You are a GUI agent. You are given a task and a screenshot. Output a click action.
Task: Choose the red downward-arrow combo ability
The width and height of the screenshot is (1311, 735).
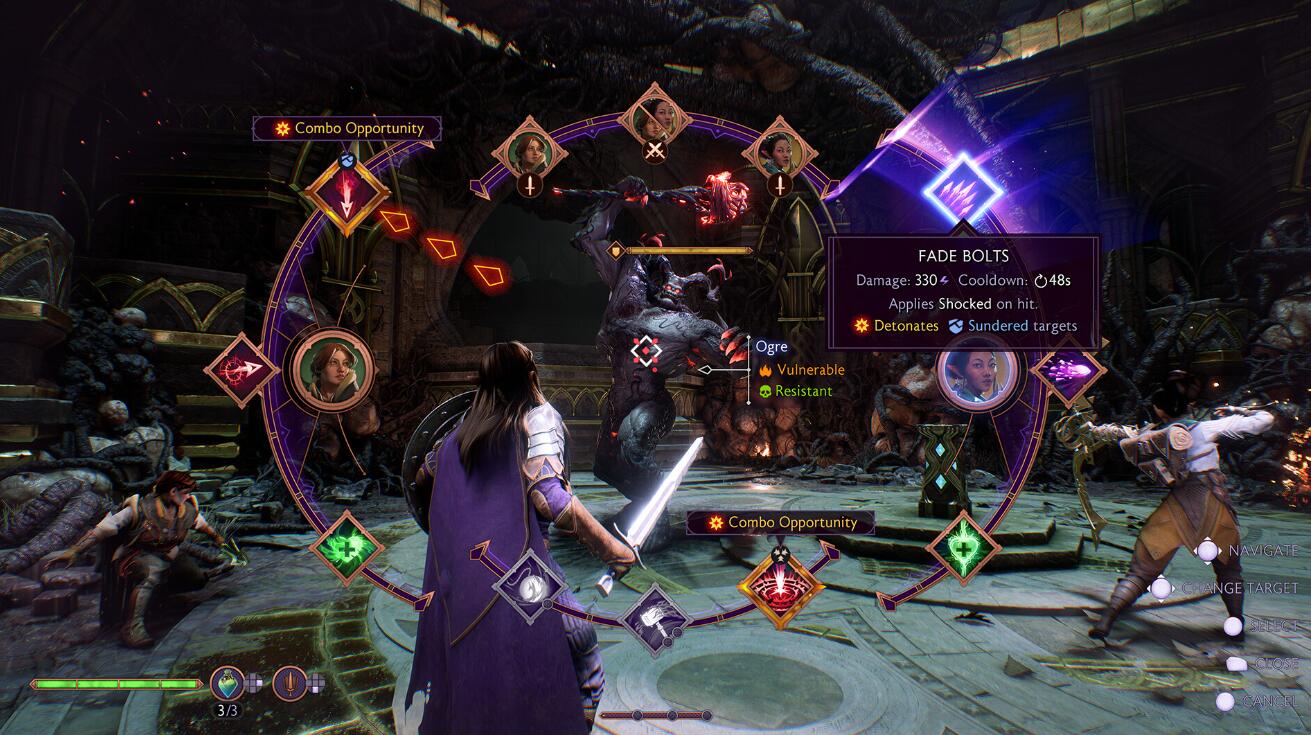346,194
